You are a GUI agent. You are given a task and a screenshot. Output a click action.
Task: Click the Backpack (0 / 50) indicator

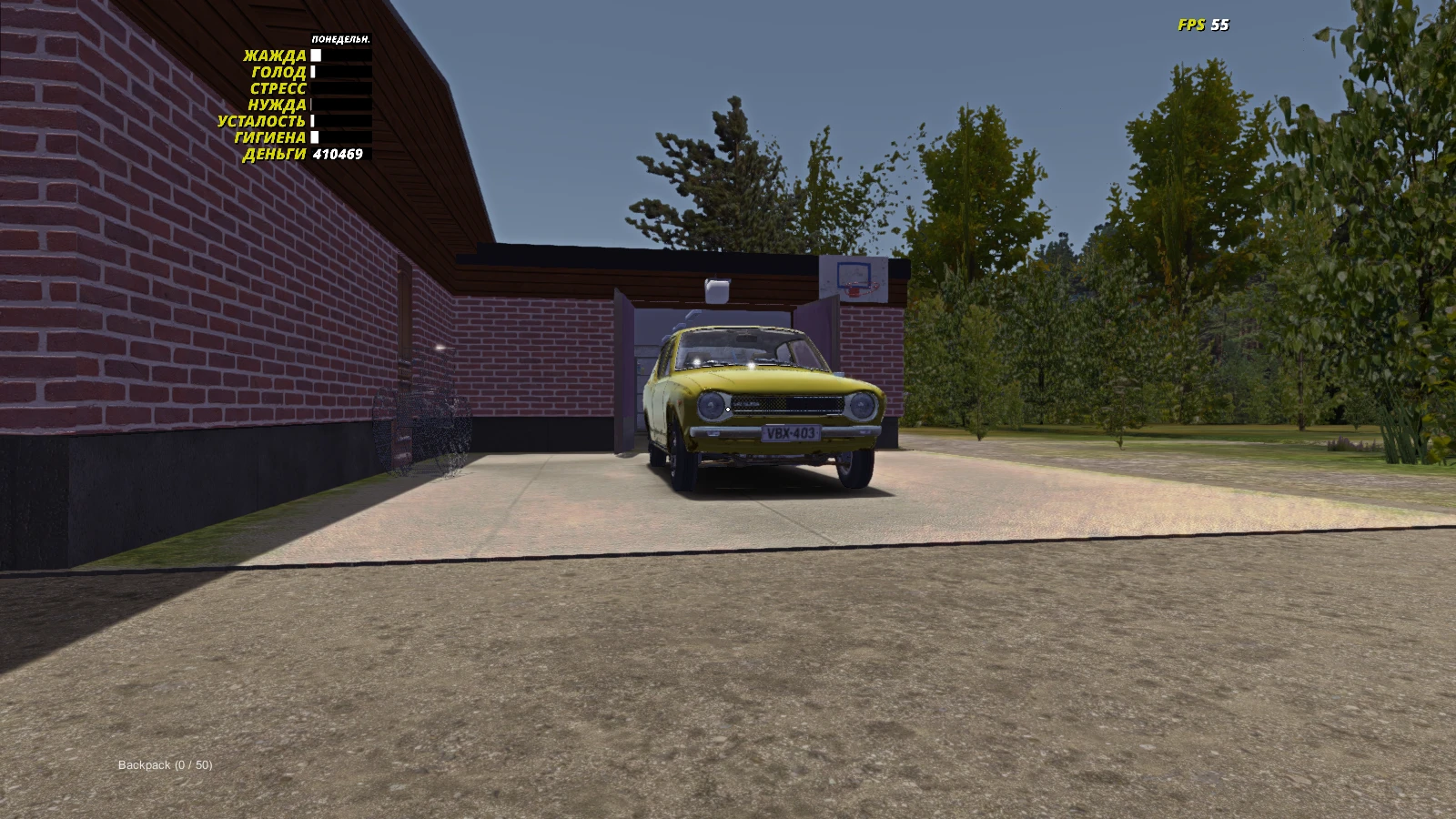pos(164,765)
